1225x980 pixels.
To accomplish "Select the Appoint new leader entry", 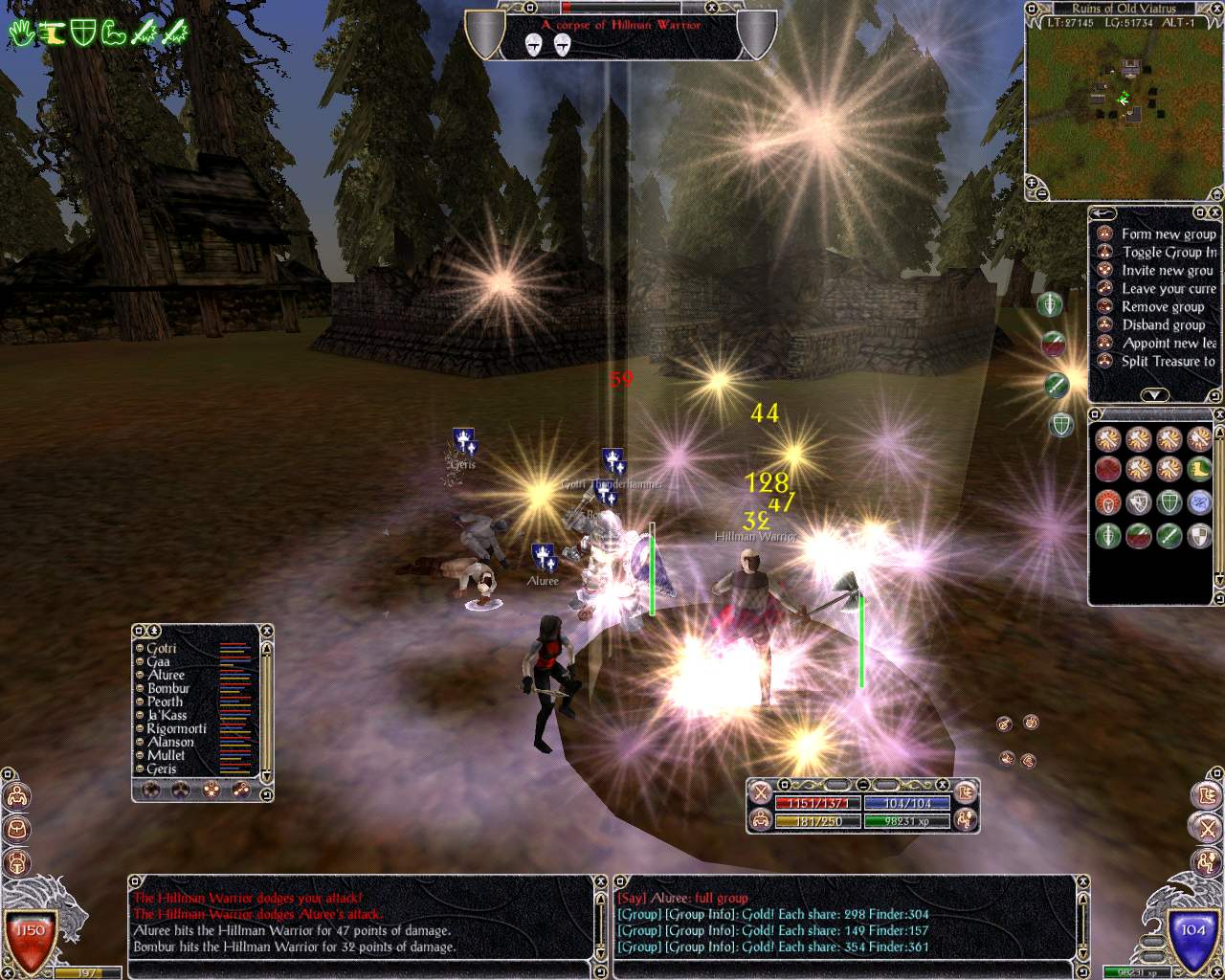I will pos(1168,344).
